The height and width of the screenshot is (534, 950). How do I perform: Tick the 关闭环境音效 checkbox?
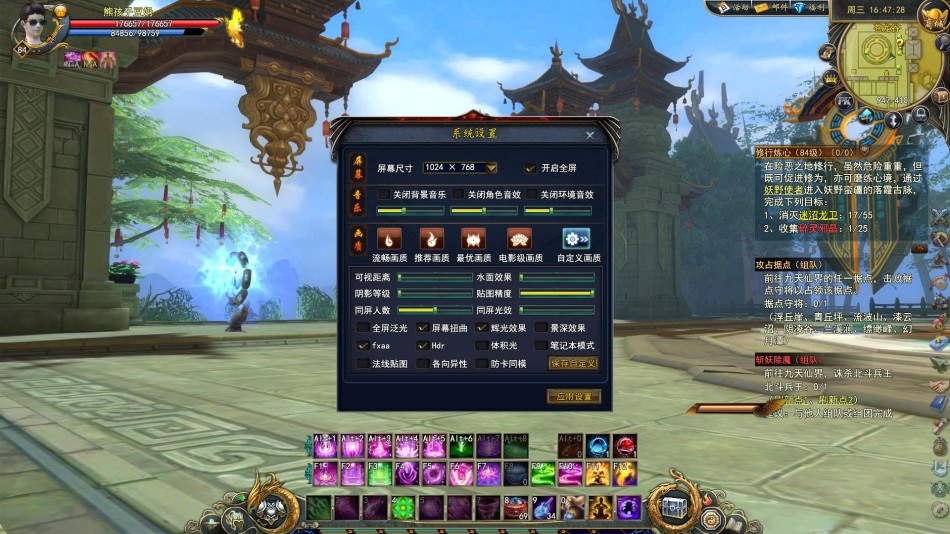pos(530,195)
